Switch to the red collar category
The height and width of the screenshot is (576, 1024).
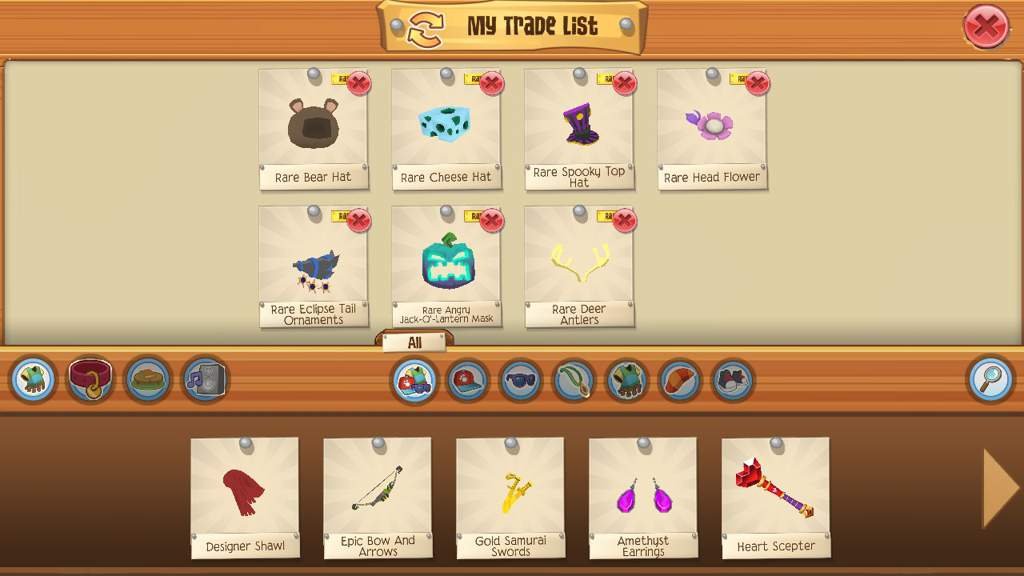click(90, 380)
